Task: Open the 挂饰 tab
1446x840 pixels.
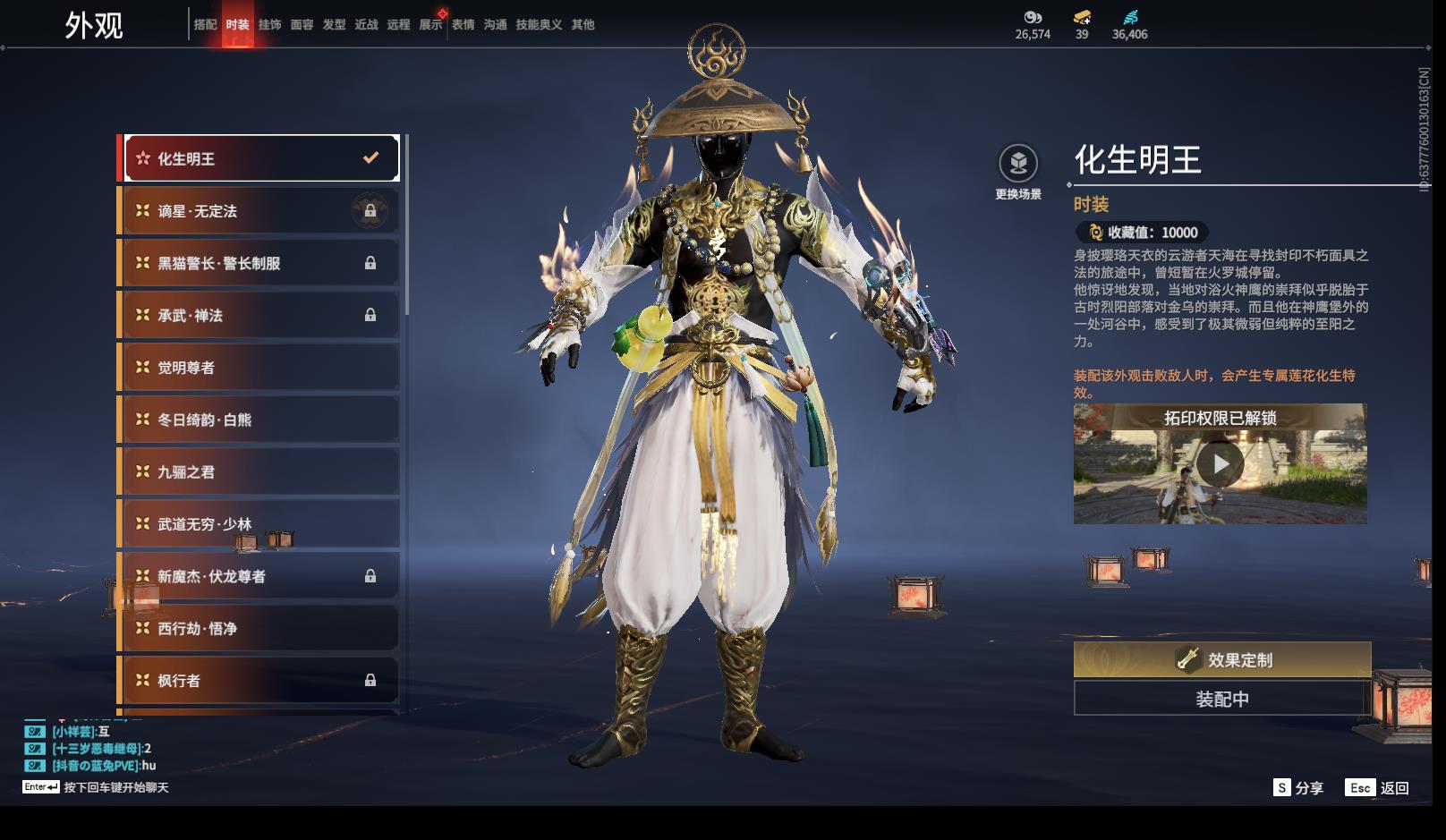Action: [269, 25]
